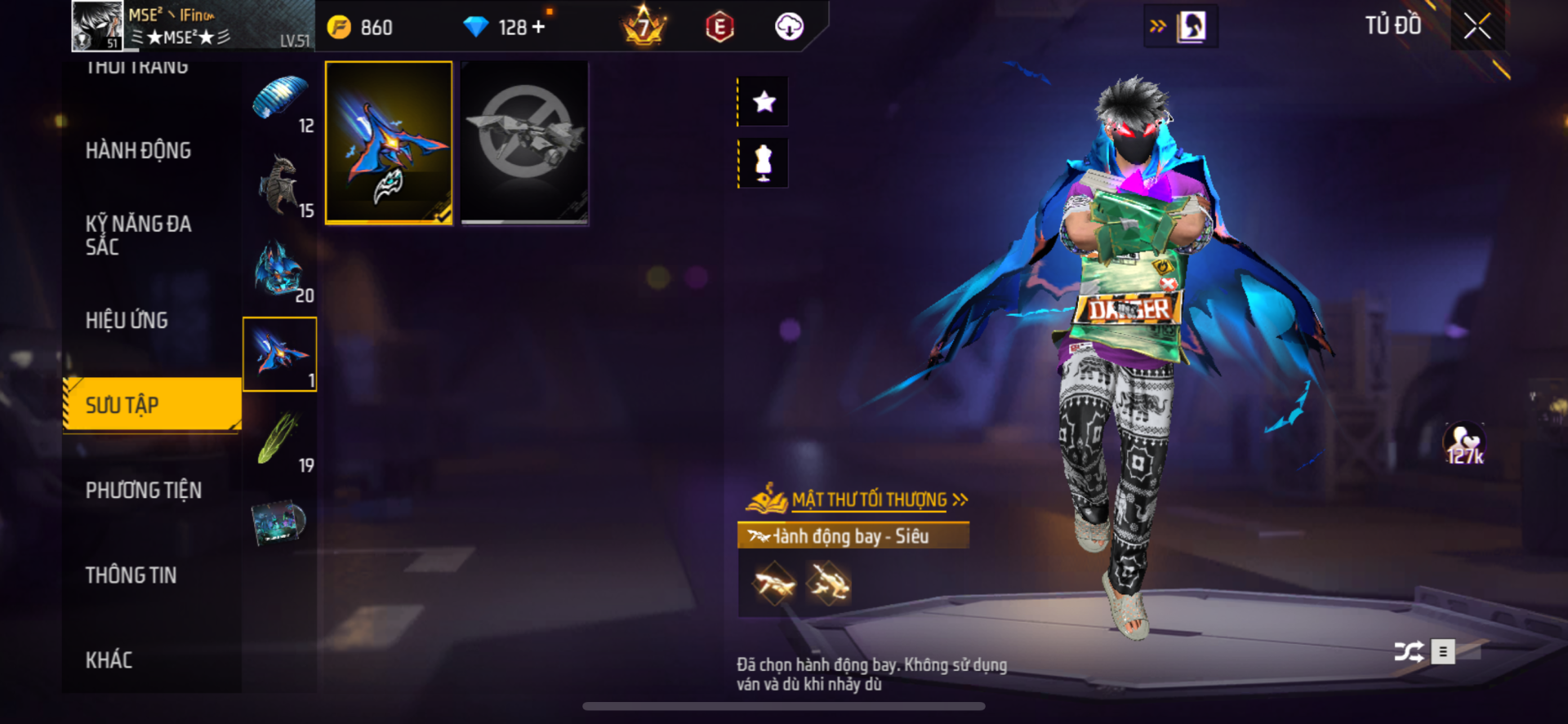Select the green surfboard subcategory

280,440
